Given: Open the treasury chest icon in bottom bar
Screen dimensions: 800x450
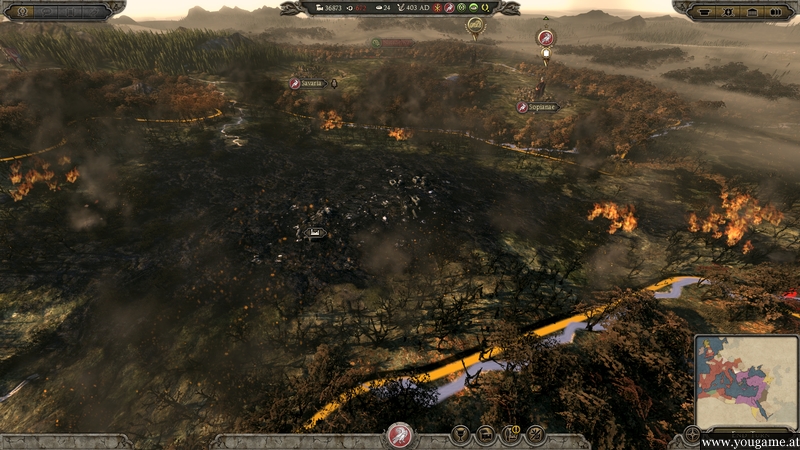Looking at the screenshot, I should [486, 435].
